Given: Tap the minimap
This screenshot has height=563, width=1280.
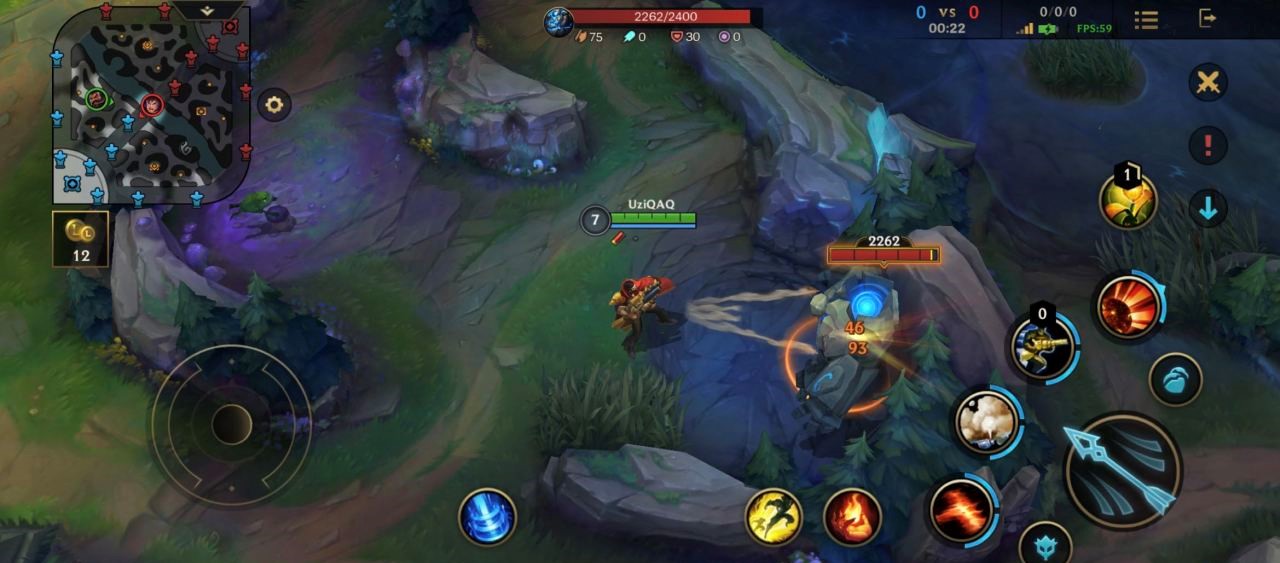Looking at the screenshot, I should 150,104.
